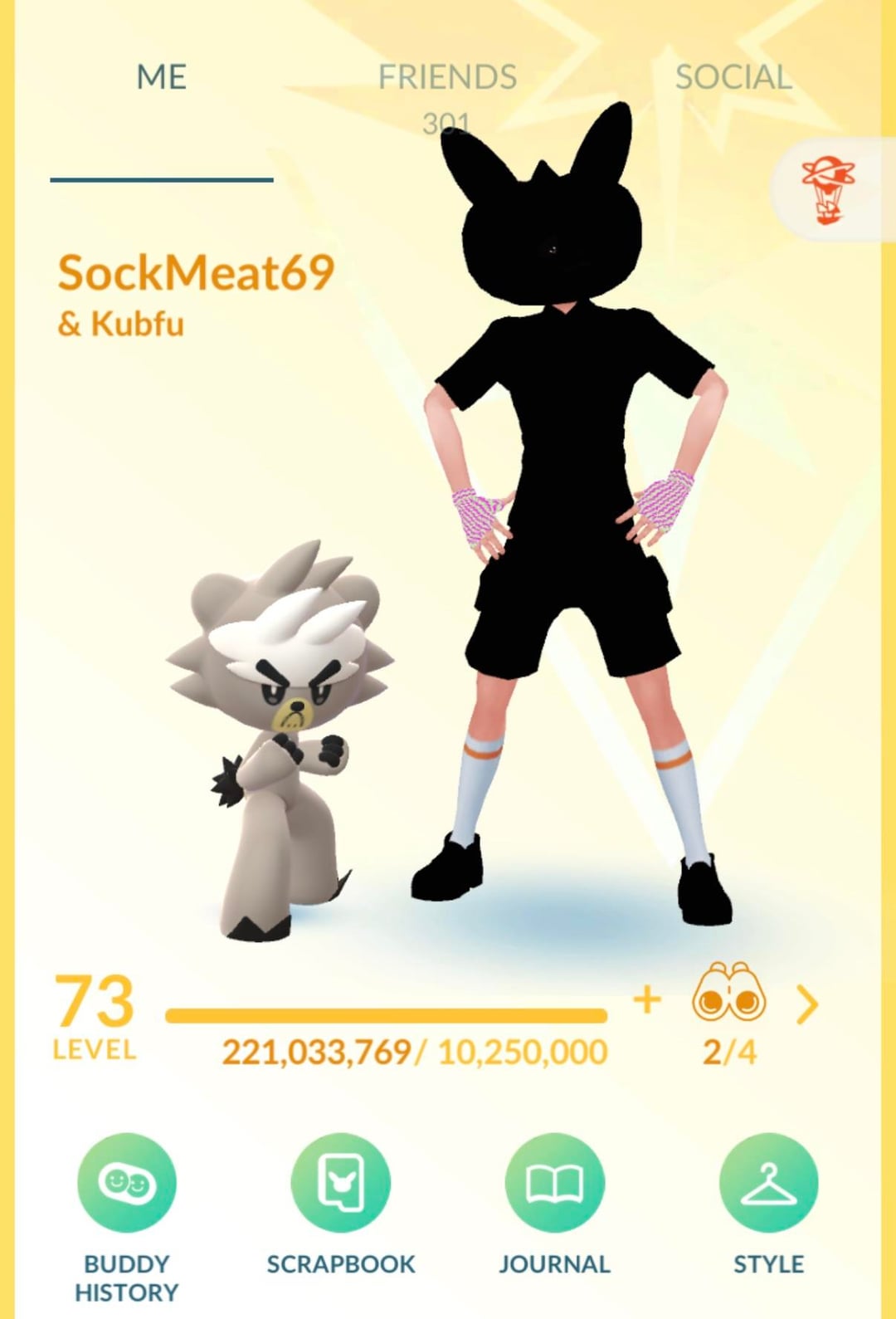Open the binoculars research progress
896x1319 pixels.
click(729, 993)
